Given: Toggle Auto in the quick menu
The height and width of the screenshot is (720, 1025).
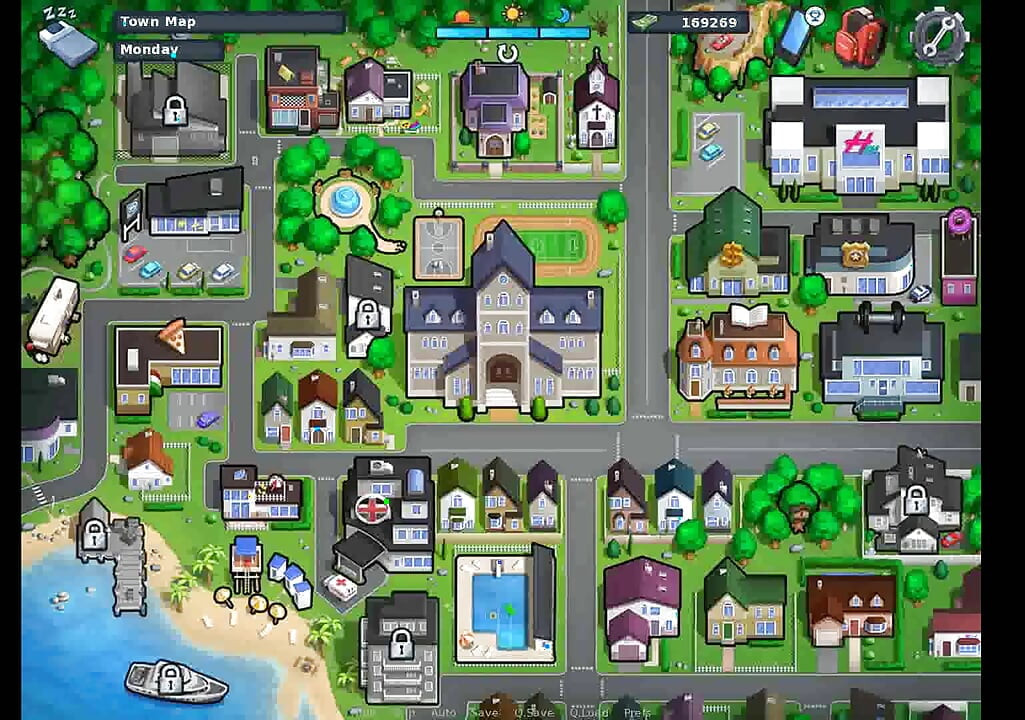Looking at the screenshot, I should (443, 712).
